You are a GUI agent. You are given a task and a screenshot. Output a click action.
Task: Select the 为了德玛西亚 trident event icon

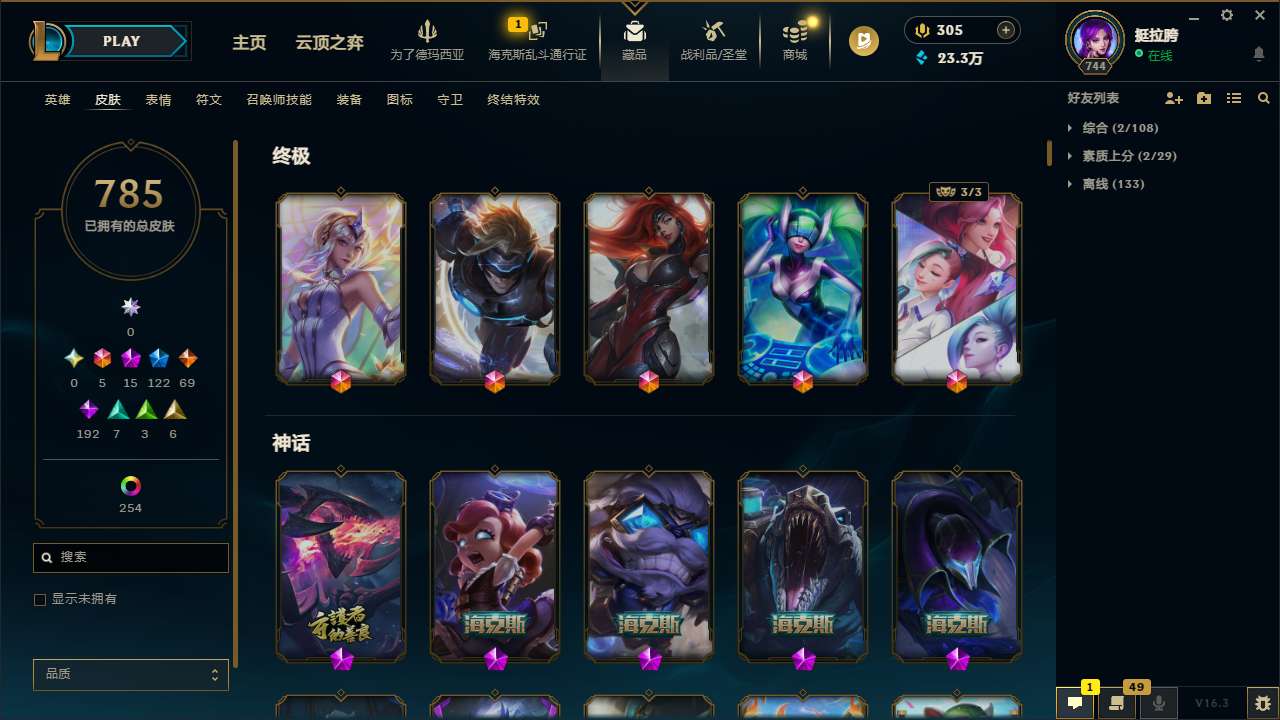pyautogui.click(x=427, y=30)
